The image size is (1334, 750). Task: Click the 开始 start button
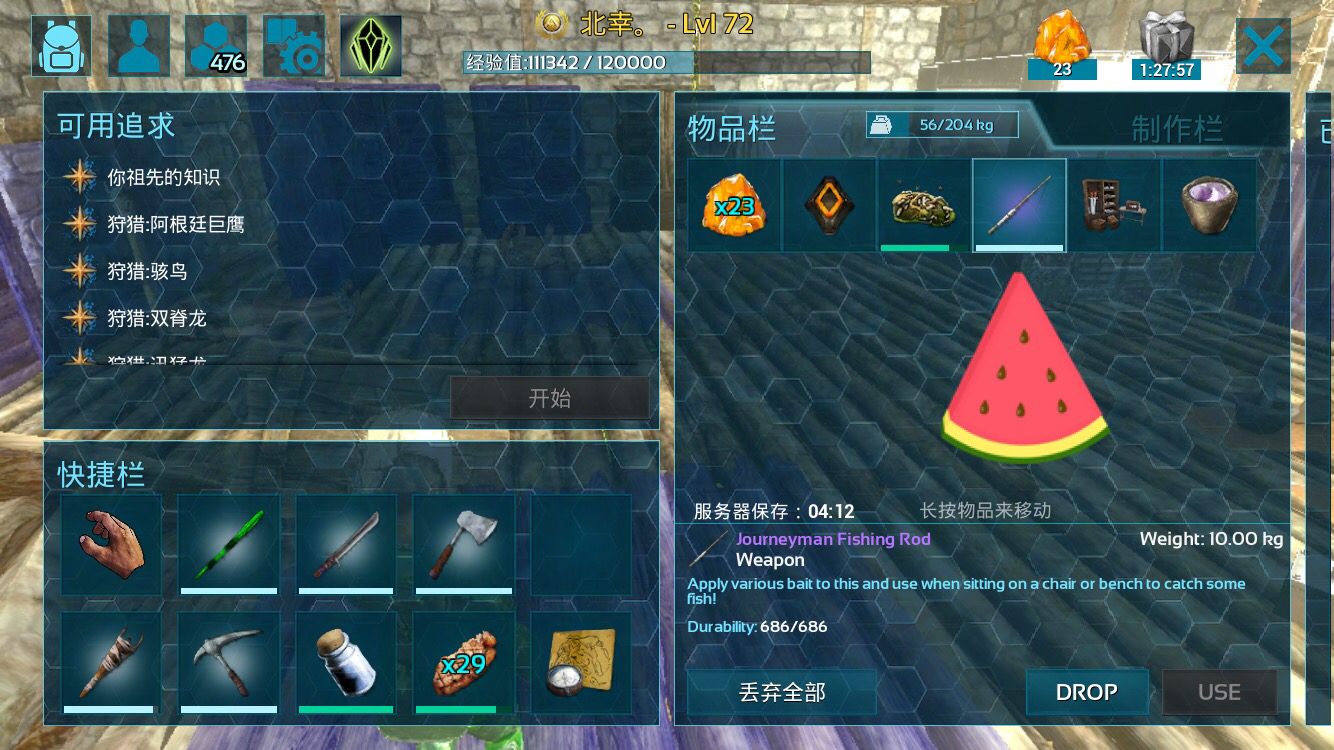point(549,398)
